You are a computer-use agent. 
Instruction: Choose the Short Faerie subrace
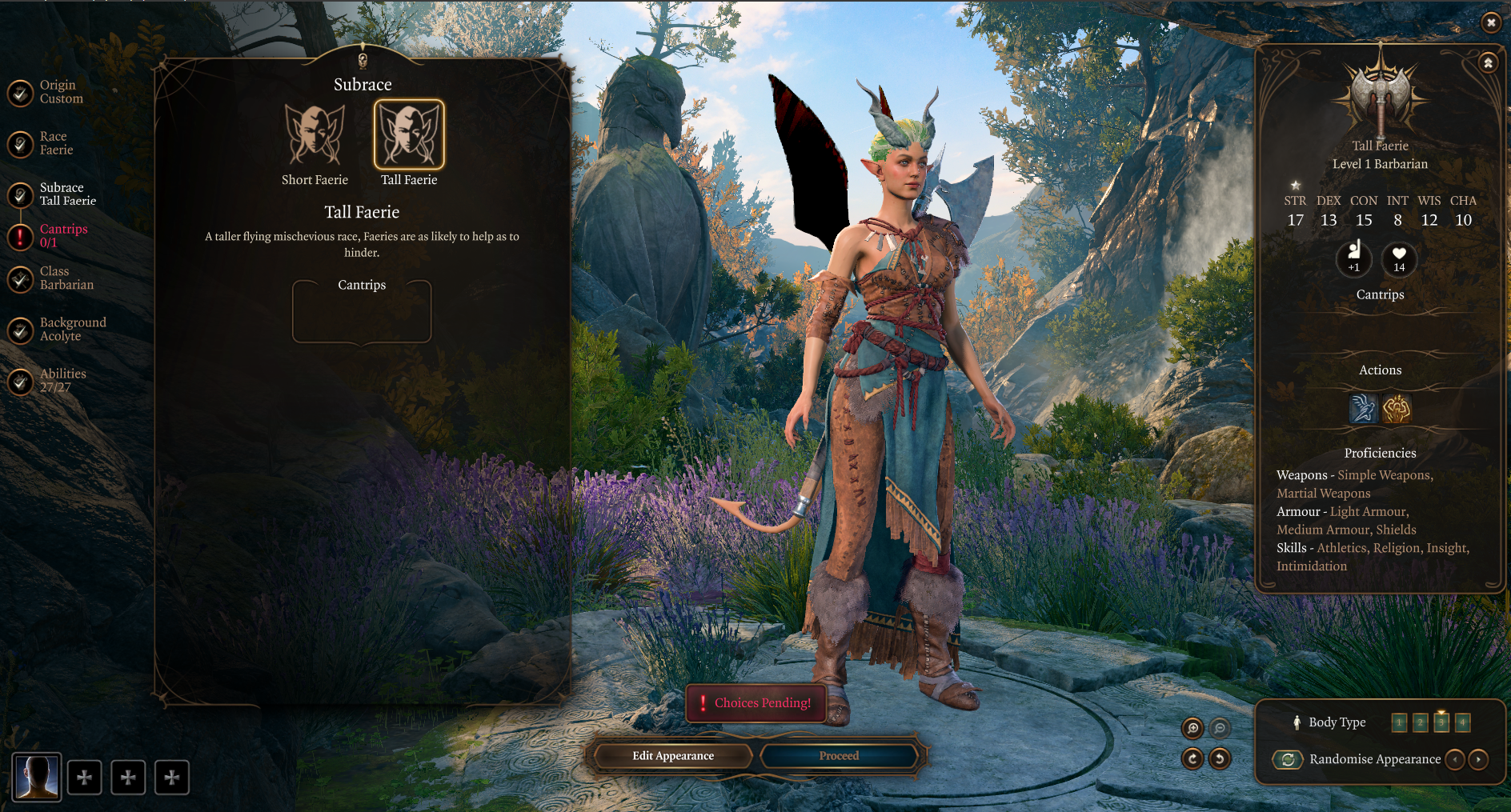[x=315, y=134]
